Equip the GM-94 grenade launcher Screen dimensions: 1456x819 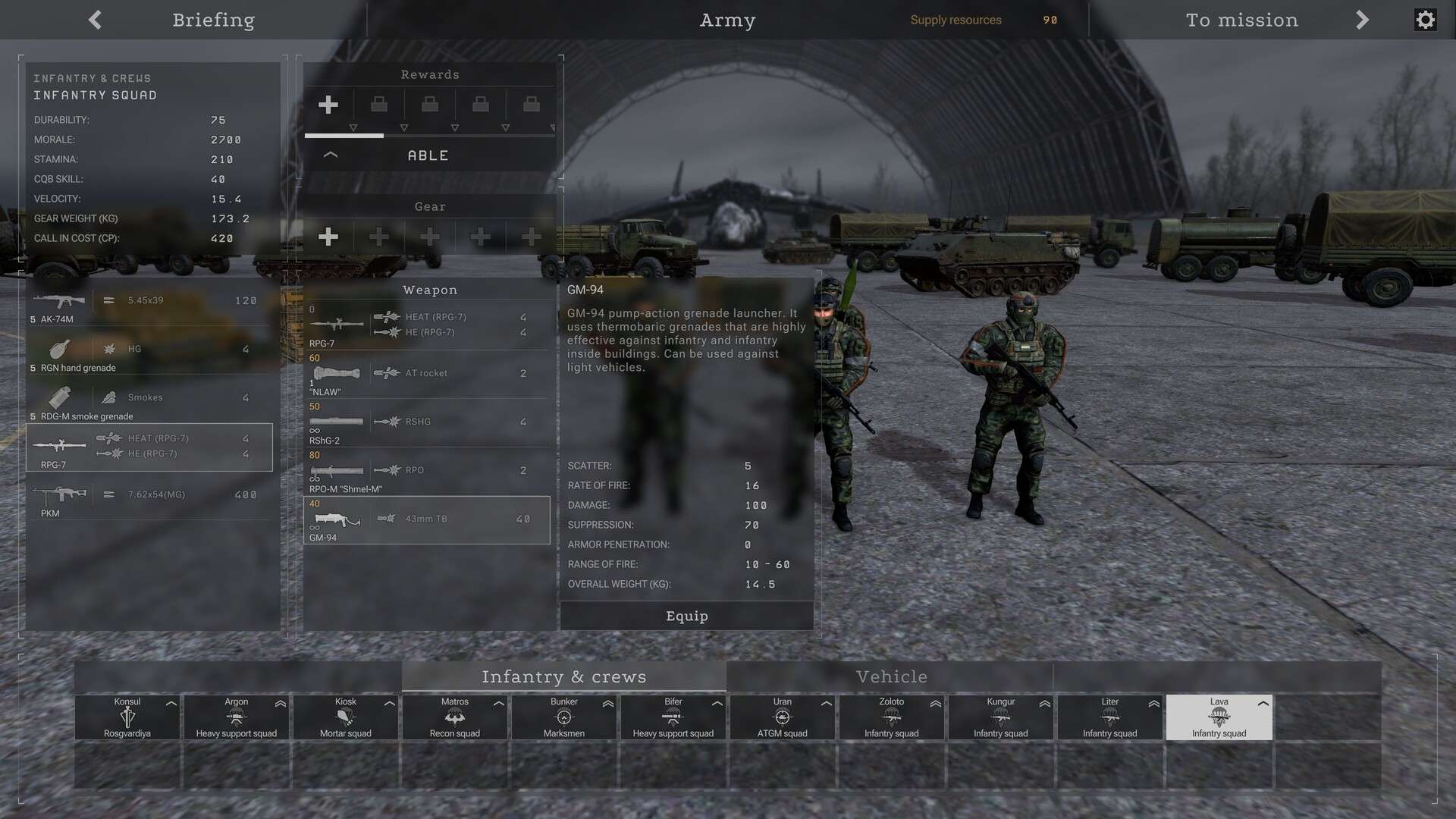pos(686,616)
